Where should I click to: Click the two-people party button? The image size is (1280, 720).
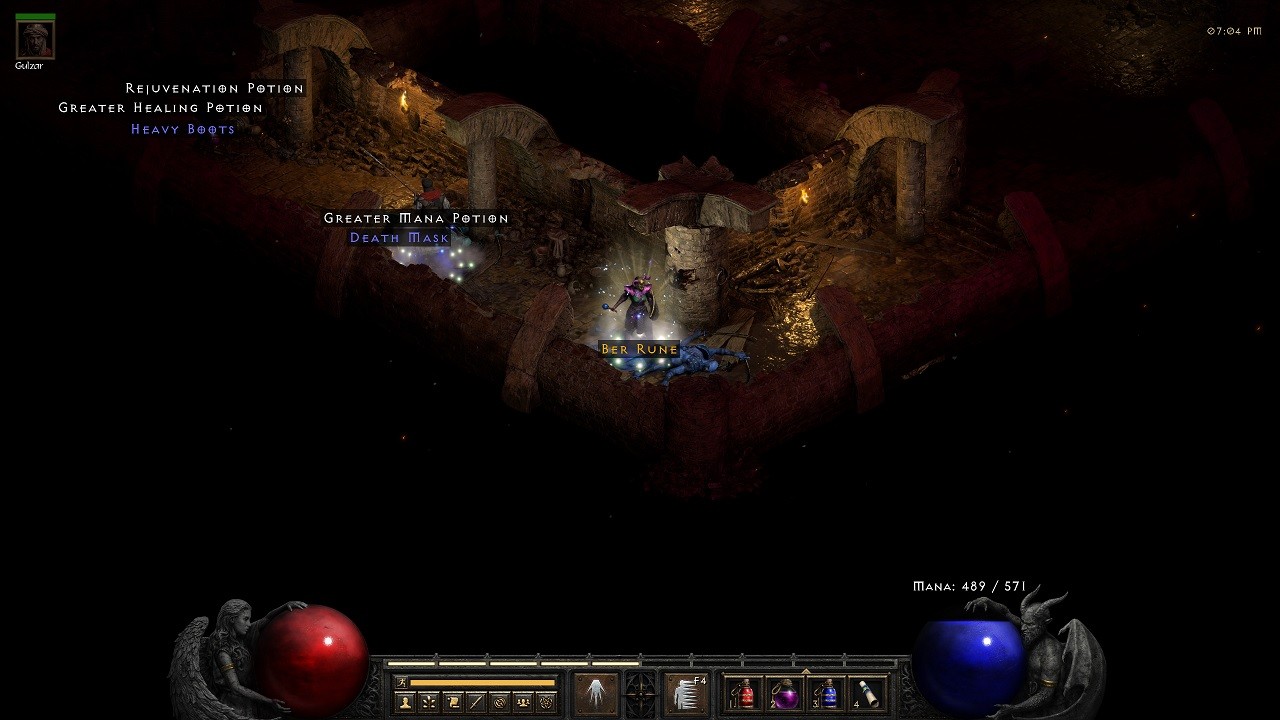[x=523, y=702]
